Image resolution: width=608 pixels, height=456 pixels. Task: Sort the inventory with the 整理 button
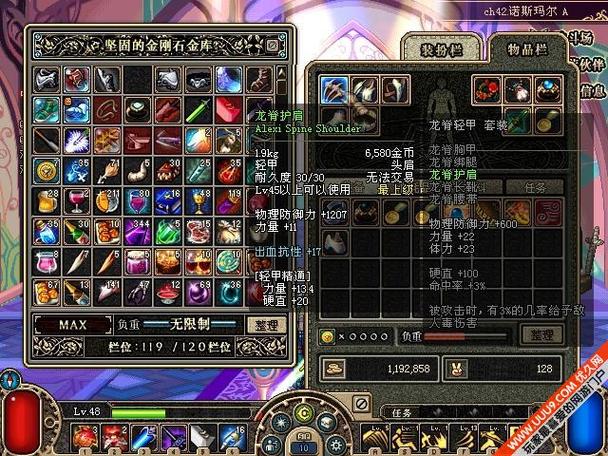click(541, 334)
